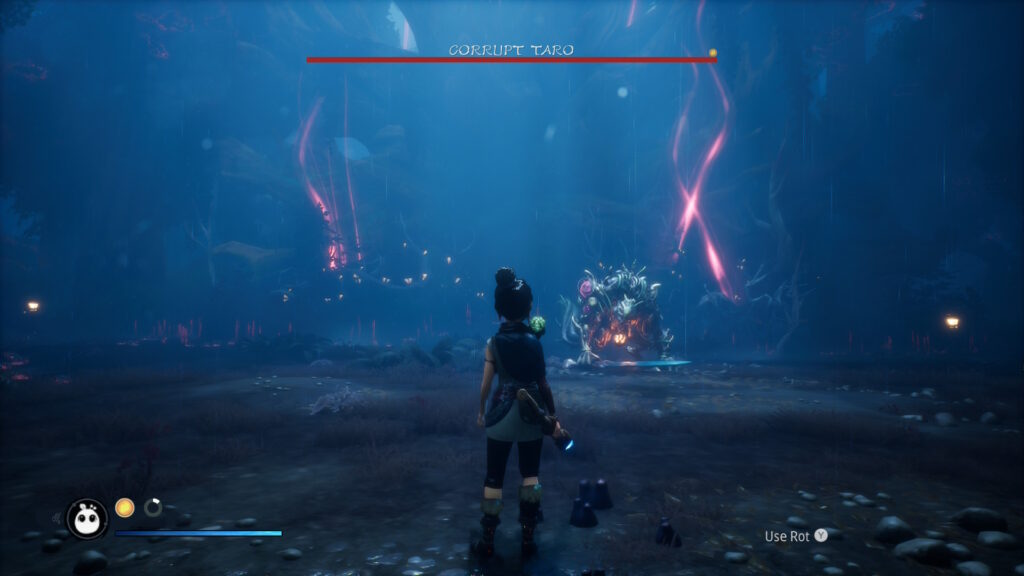Select the empty ring courage orb
This screenshot has width=1024, height=576.
coord(153,508)
